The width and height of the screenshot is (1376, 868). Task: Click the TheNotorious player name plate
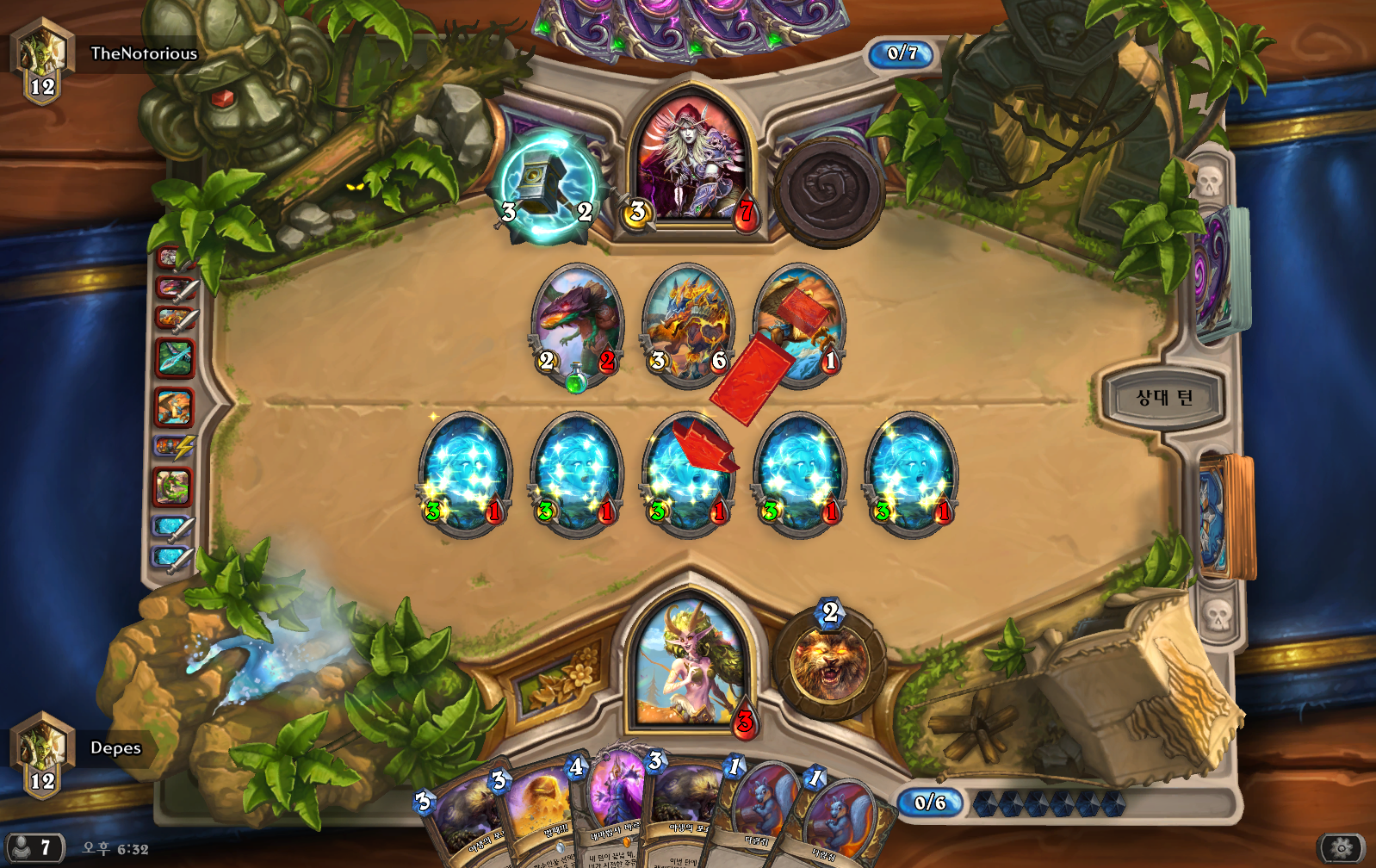[x=144, y=53]
